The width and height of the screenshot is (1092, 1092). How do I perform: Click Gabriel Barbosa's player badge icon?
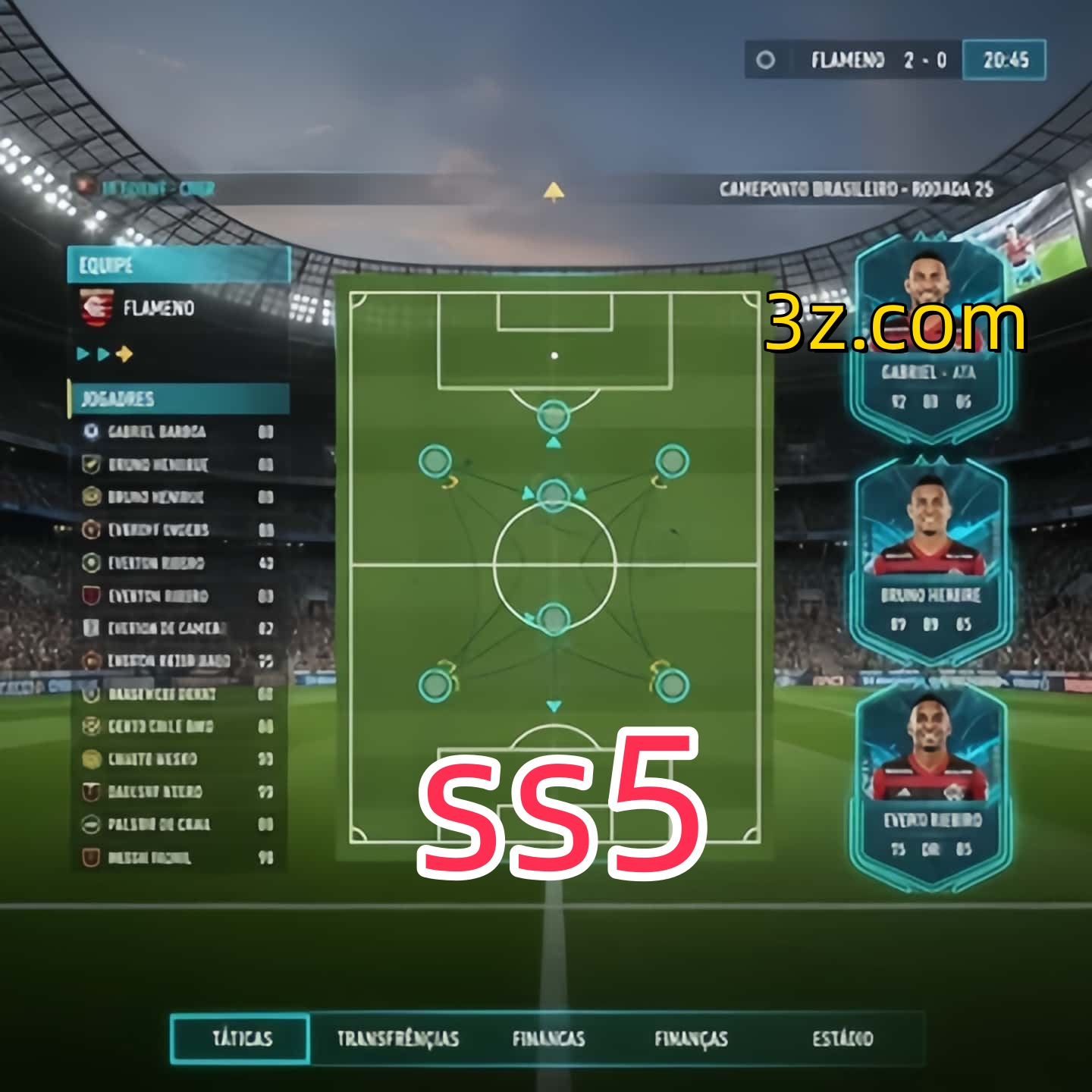(x=91, y=430)
